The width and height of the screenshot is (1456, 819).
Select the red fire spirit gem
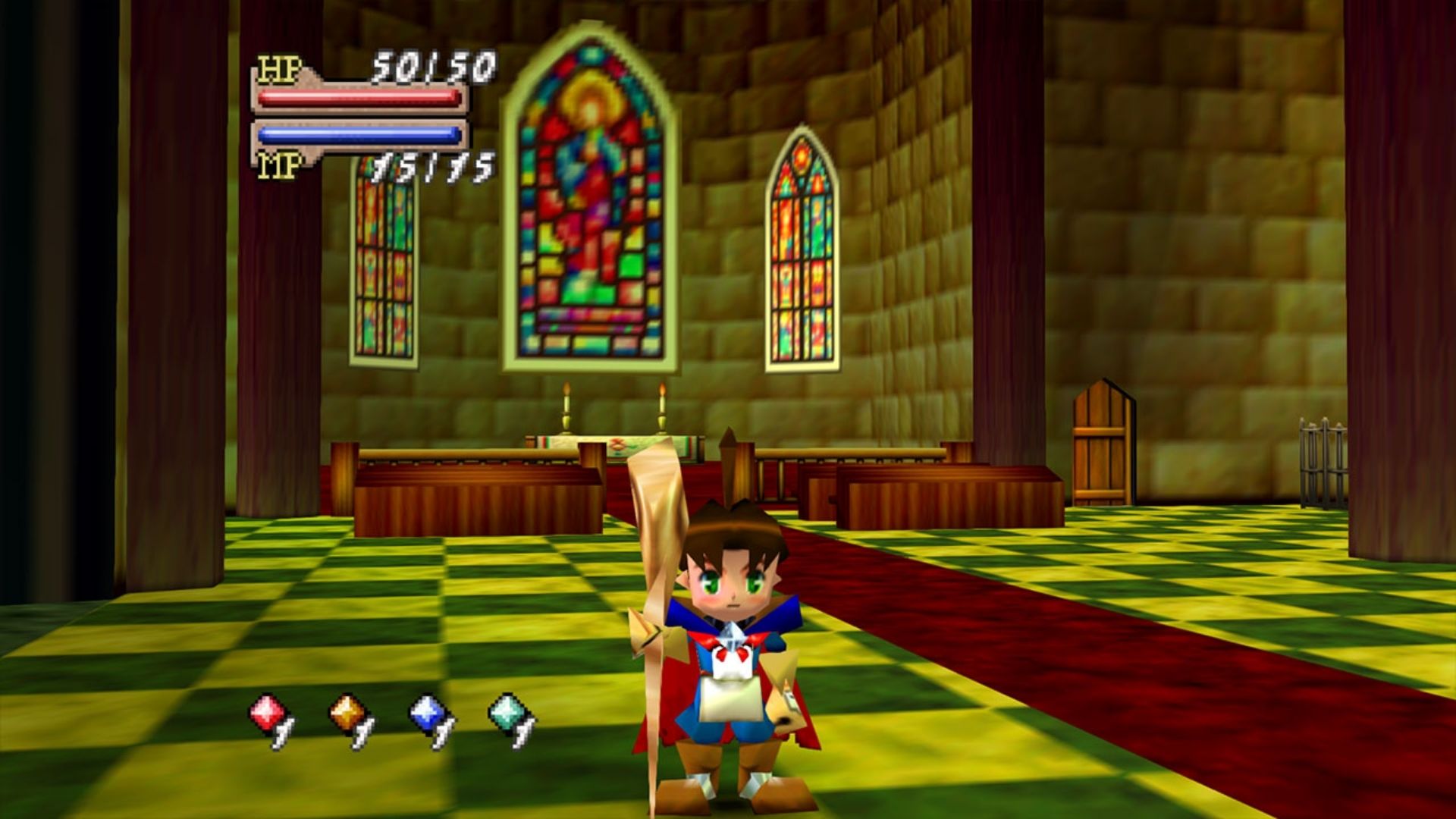click(267, 714)
